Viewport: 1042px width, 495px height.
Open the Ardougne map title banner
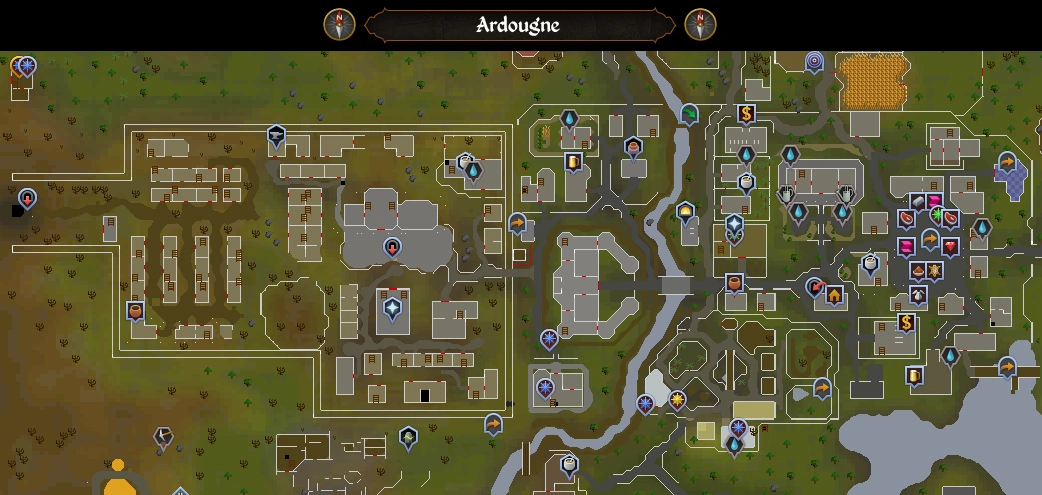[x=519, y=25]
